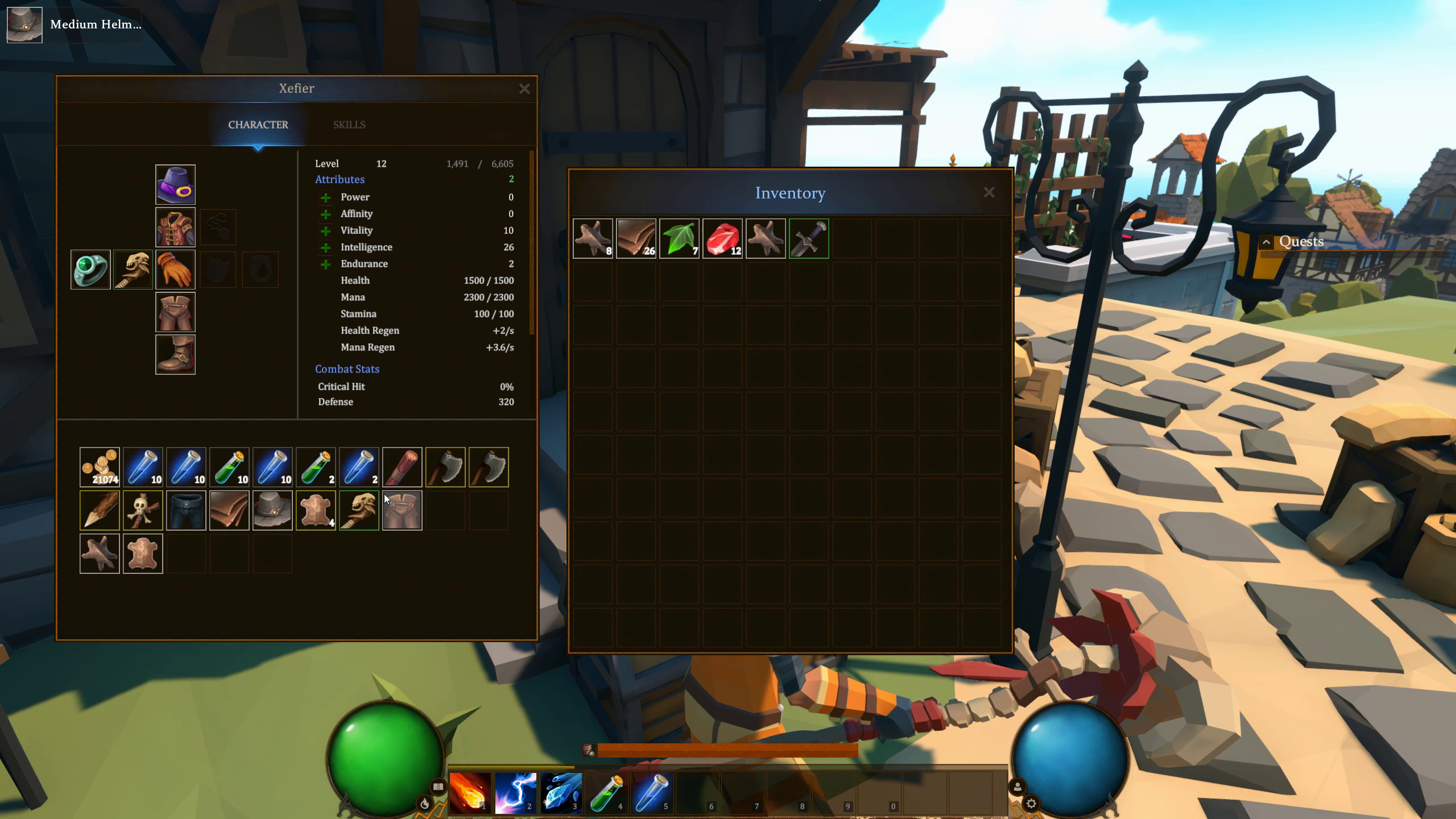Select the sword in the Inventory grid
The width and height of the screenshot is (1456, 819).
pyautogui.click(x=809, y=238)
